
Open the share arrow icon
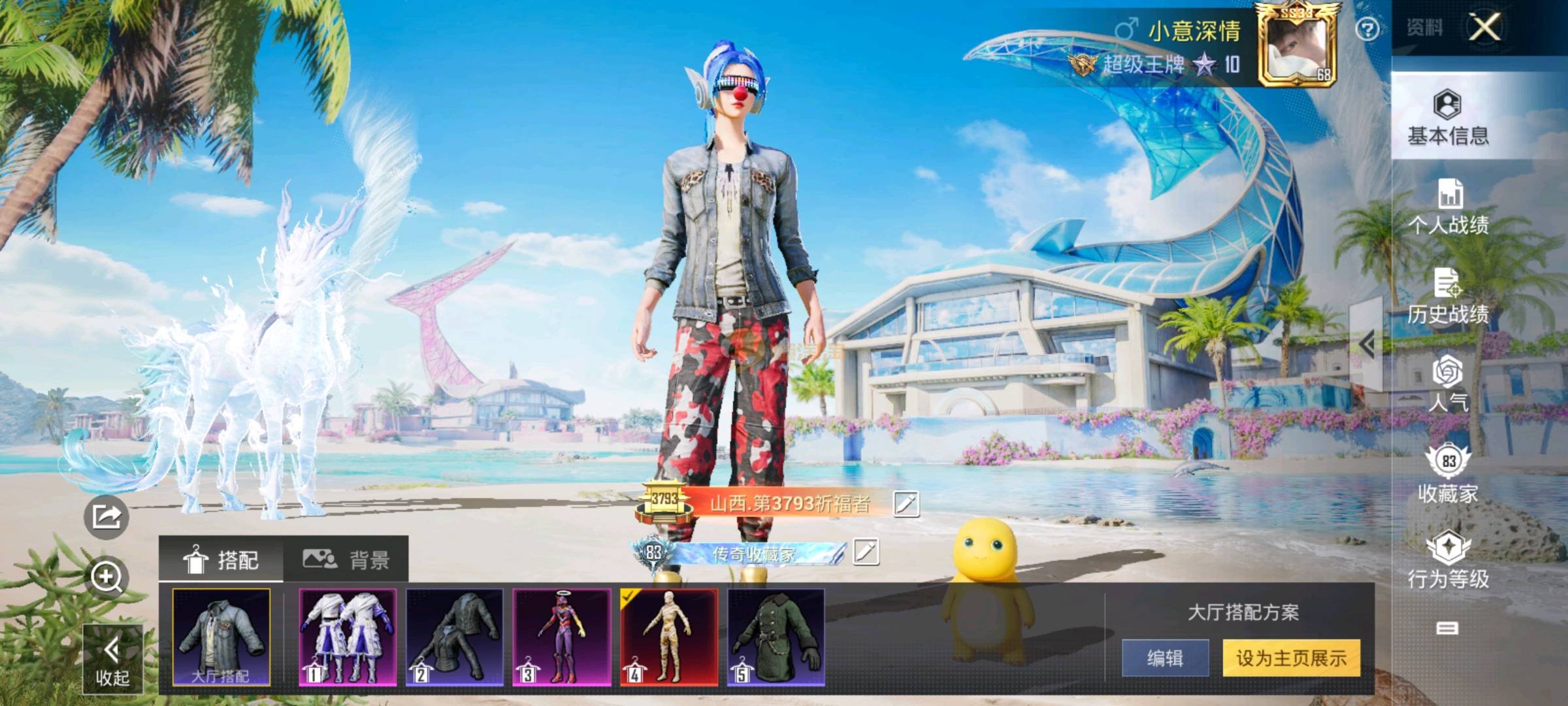pos(106,517)
